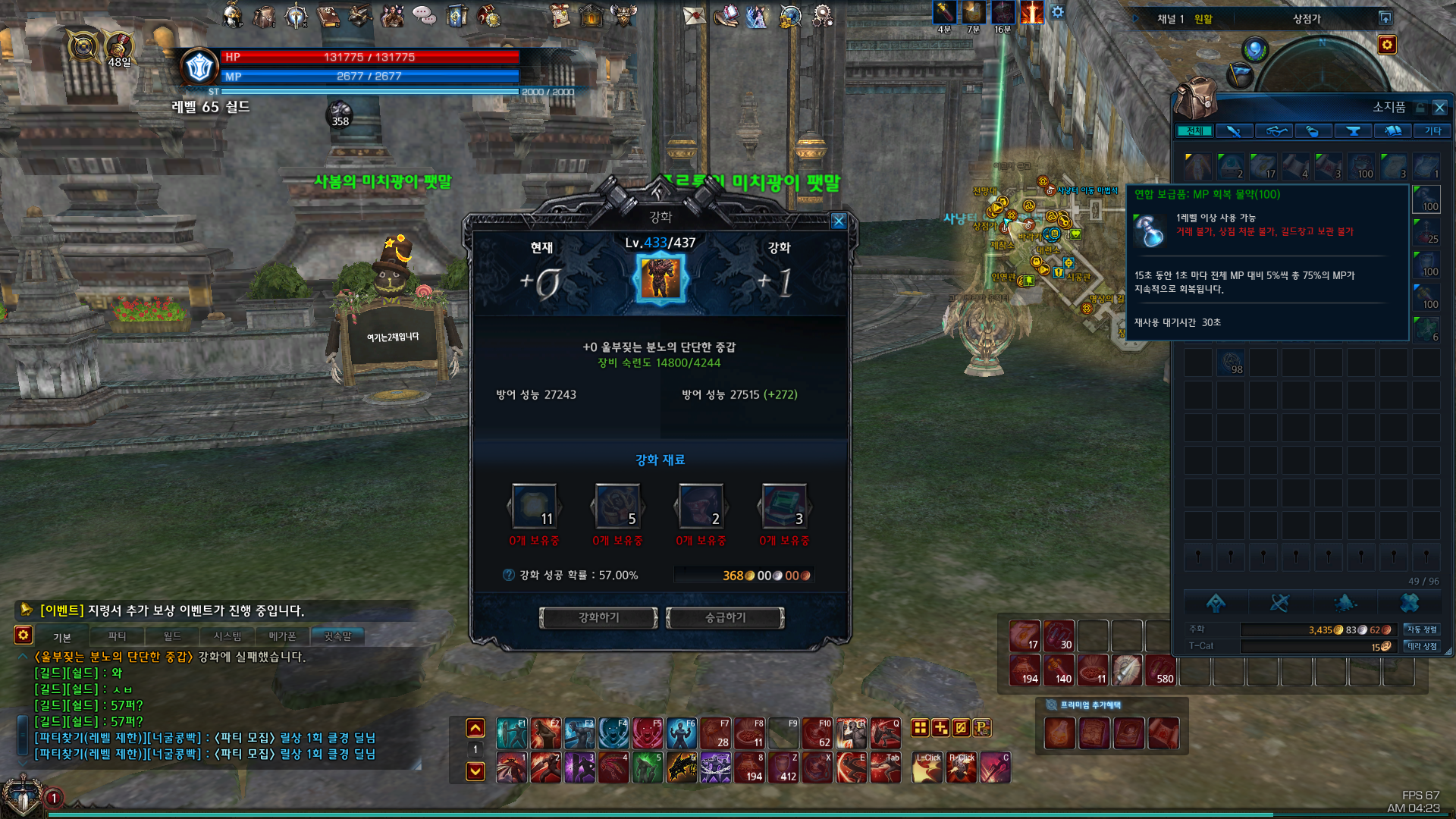Image resolution: width=1456 pixels, height=819 pixels.
Task: Switch to the 기타 inventory tab
Action: [x=1432, y=131]
